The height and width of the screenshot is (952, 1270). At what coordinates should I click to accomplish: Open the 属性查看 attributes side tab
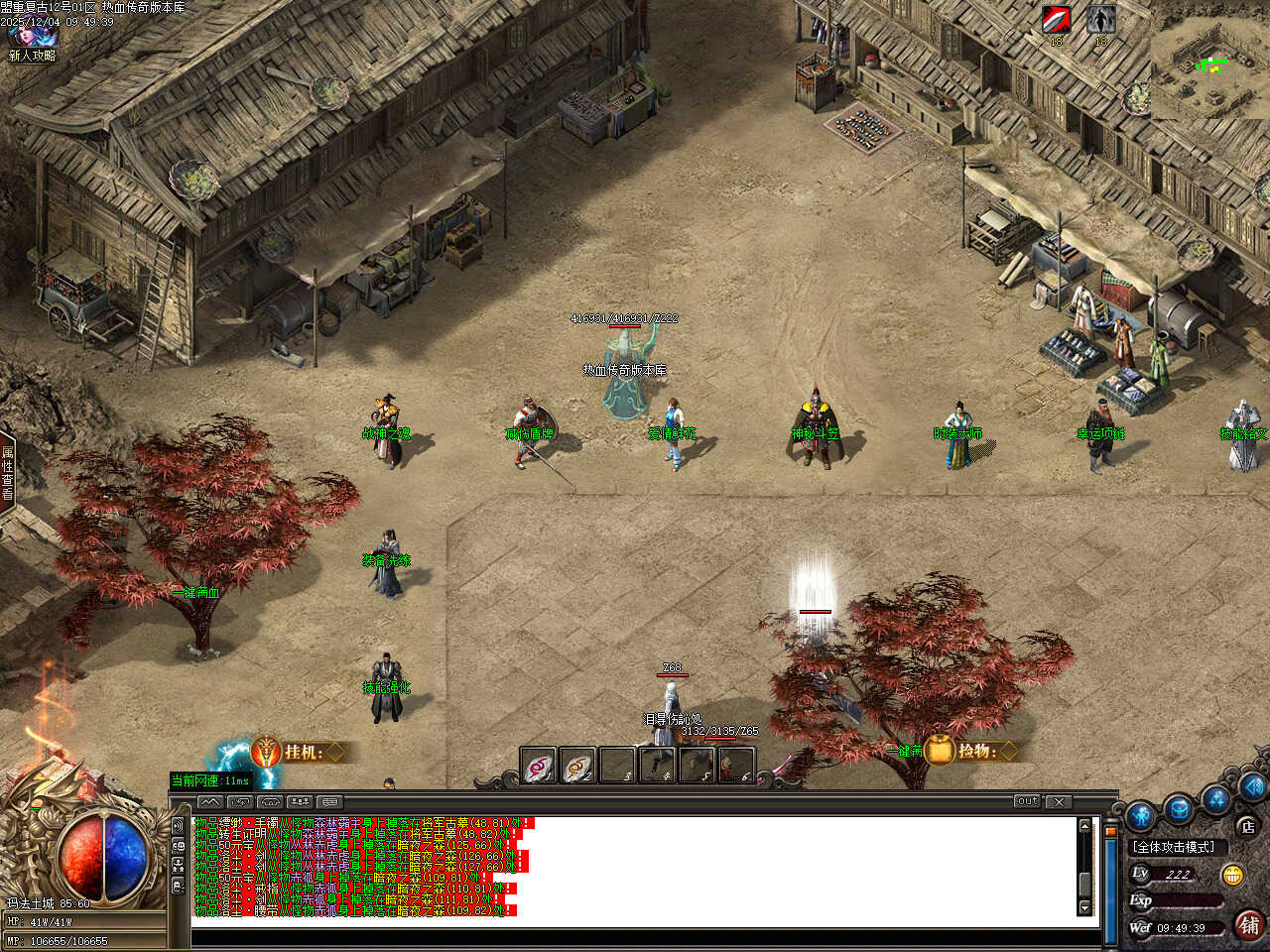7,472
